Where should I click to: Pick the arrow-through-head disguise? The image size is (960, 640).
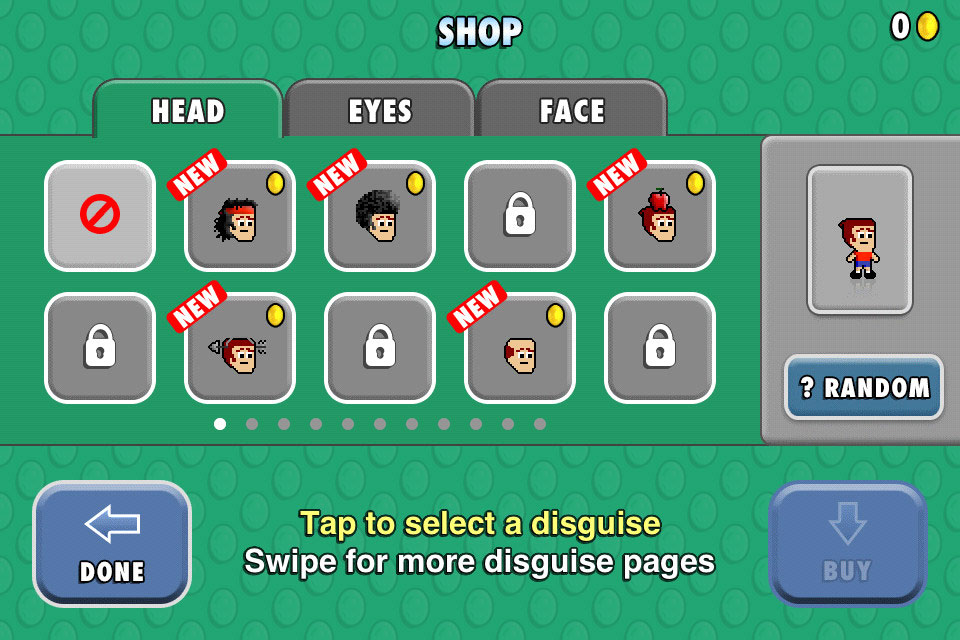coord(240,348)
